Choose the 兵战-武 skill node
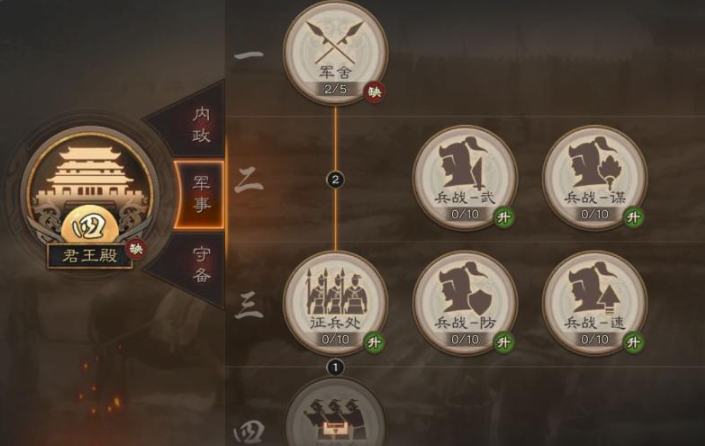 465,176
